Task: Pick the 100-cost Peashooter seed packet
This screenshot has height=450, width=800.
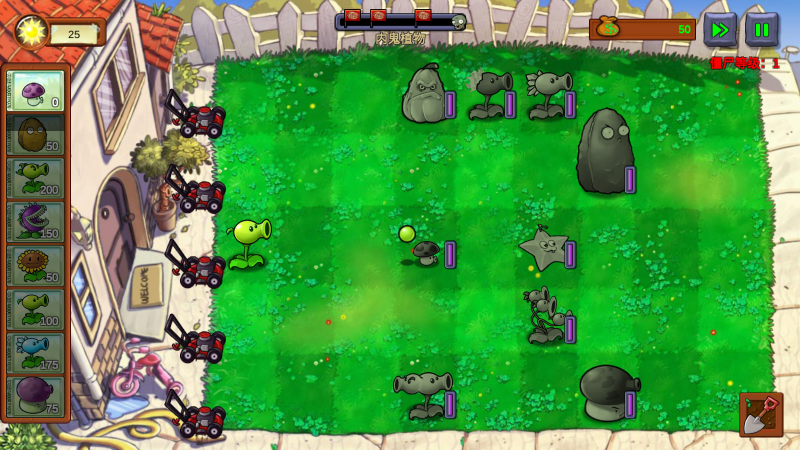Action: point(36,309)
